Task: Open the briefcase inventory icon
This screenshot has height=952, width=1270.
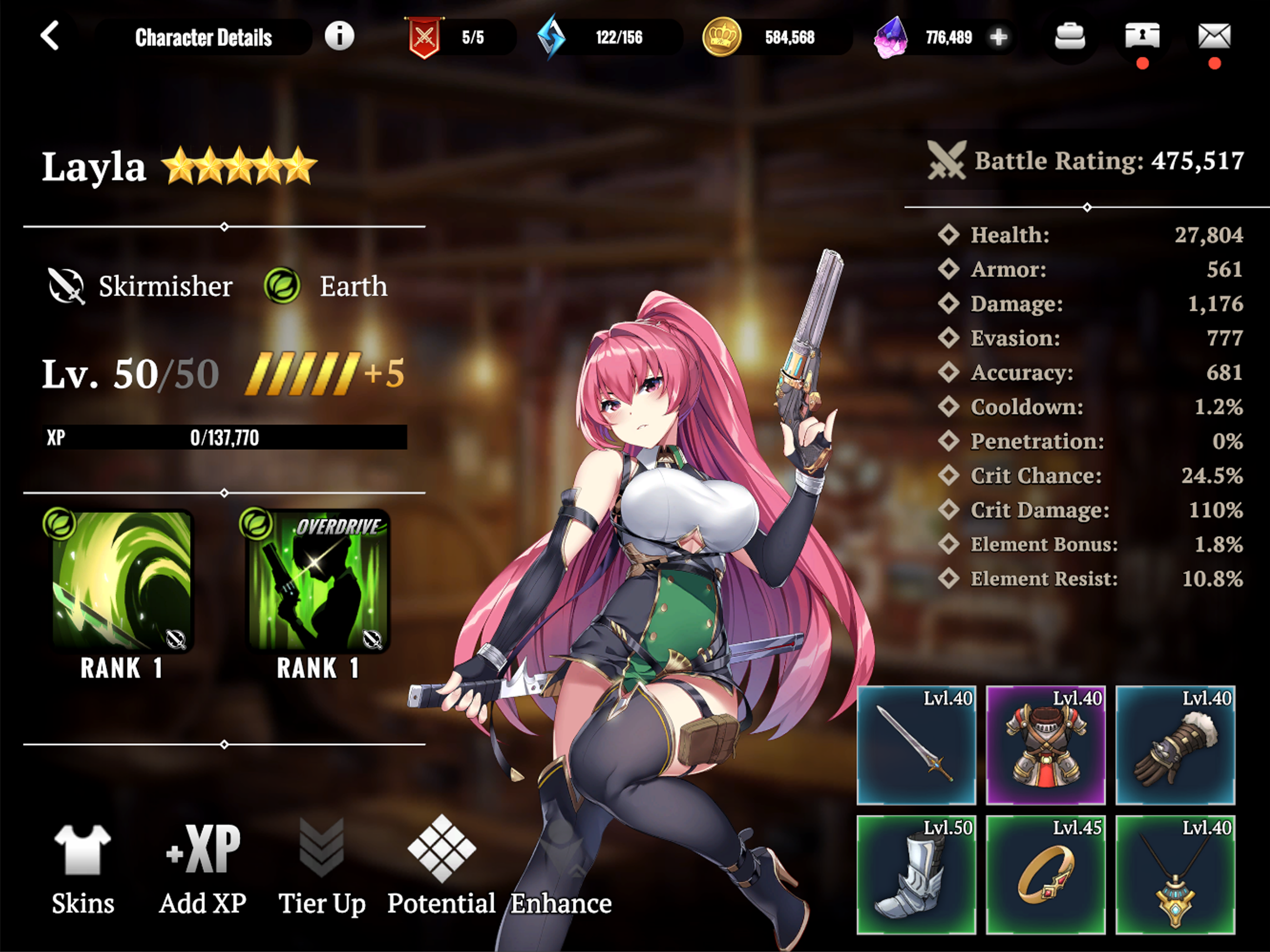Action: [x=1070, y=37]
